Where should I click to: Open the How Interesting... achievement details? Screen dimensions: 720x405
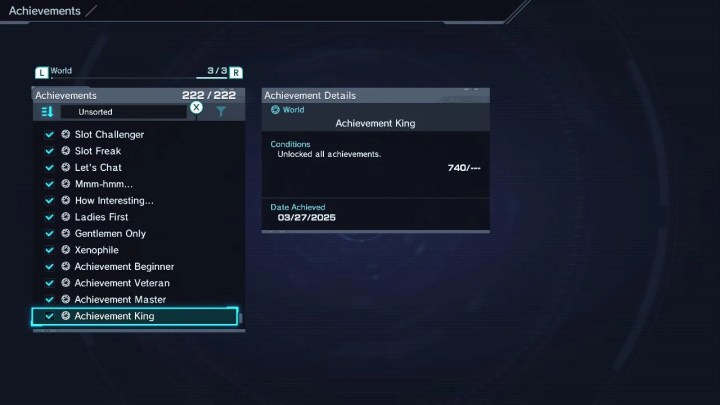click(114, 200)
